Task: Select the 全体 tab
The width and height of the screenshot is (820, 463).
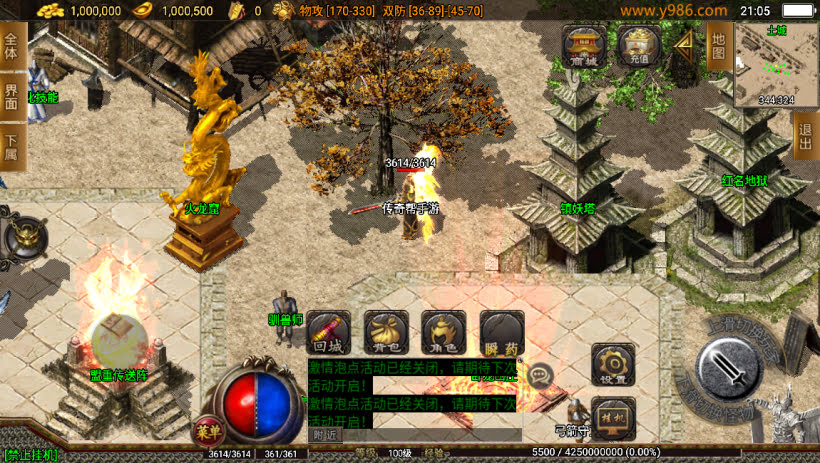Action: click(12, 47)
